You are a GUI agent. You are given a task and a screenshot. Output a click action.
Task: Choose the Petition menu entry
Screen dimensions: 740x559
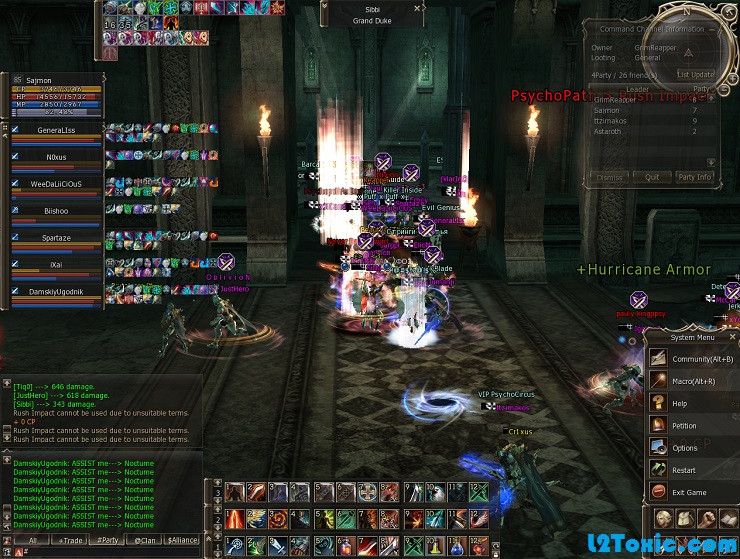tap(684, 425)
